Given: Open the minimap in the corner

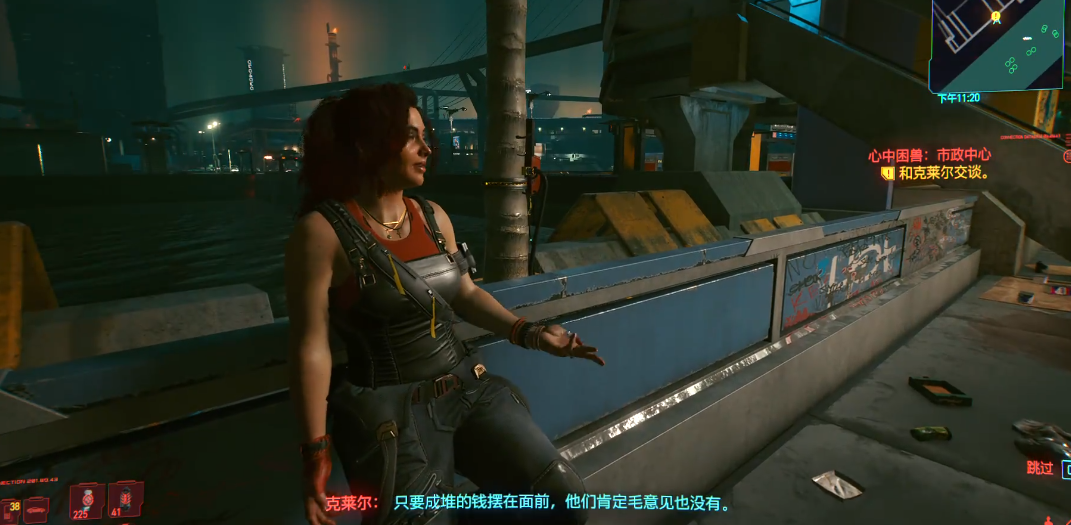Looking at the screenshot, I should (x=995, y=45).
